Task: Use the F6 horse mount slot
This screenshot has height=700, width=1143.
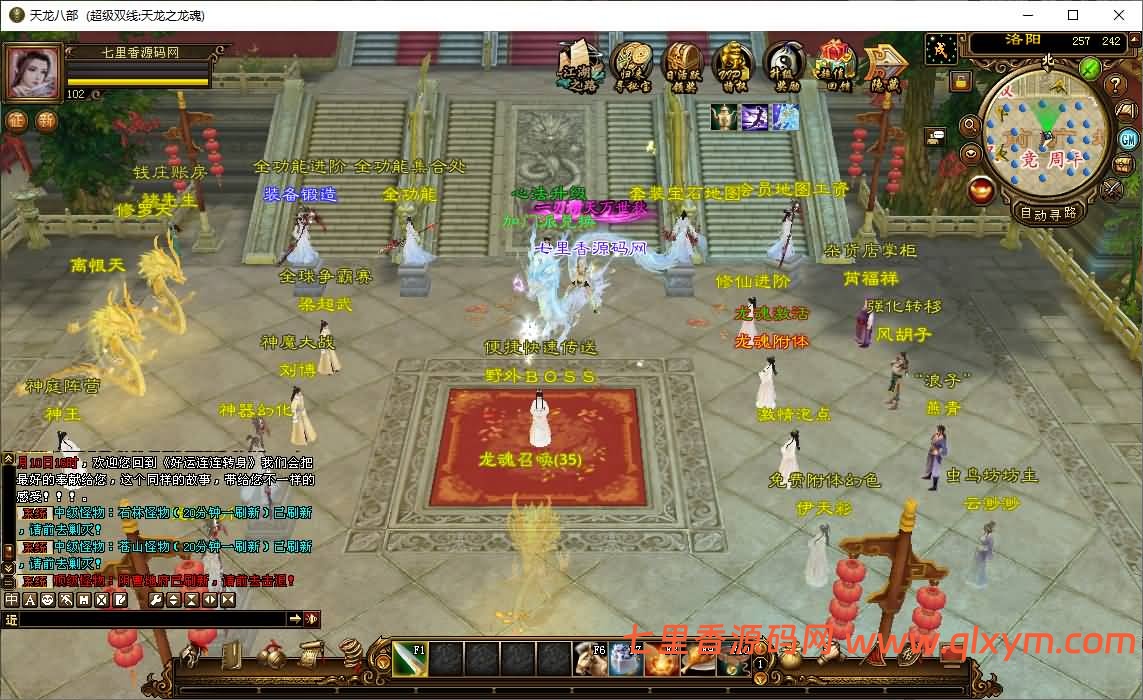Action: click(590, 660)
